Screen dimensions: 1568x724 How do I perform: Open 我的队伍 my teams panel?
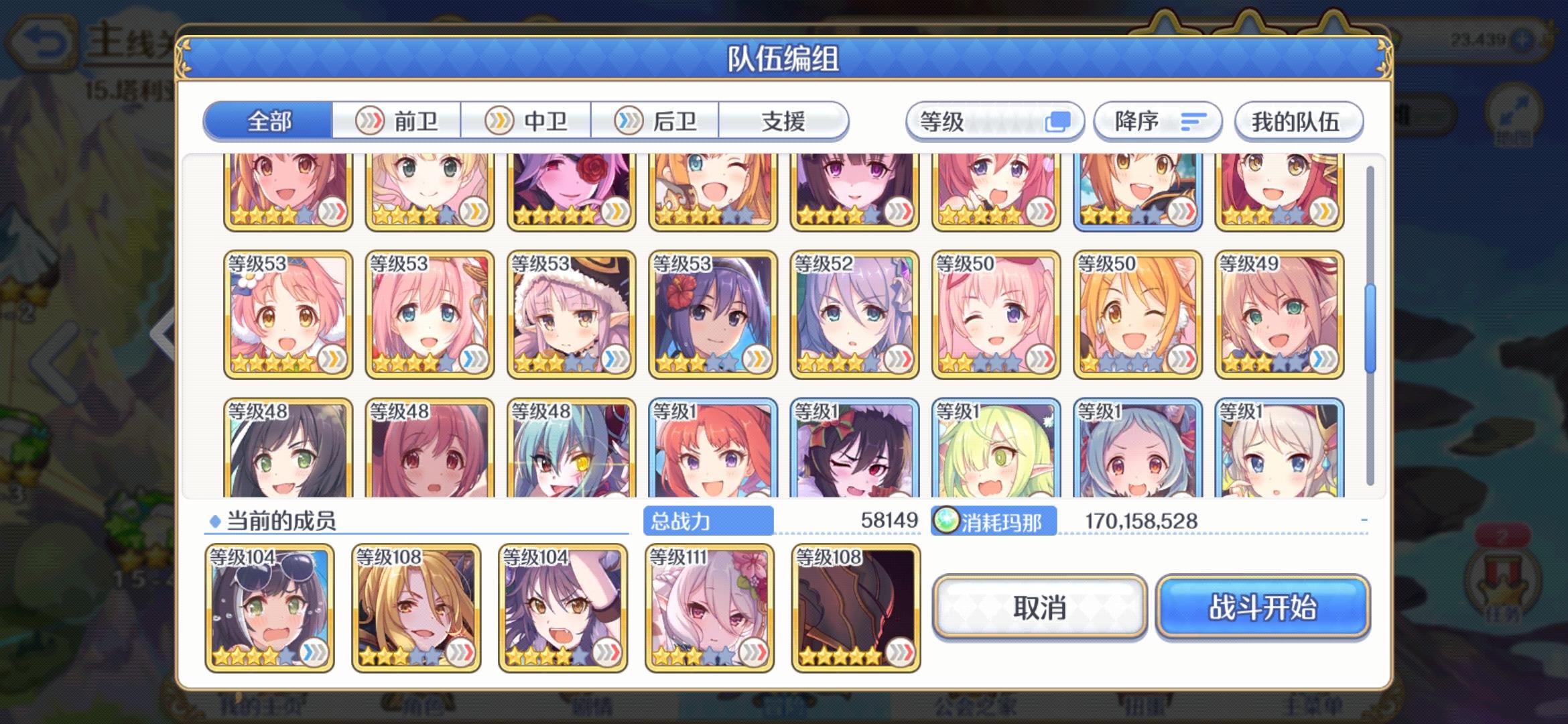pyautogui.click(x=1298, y=121)
